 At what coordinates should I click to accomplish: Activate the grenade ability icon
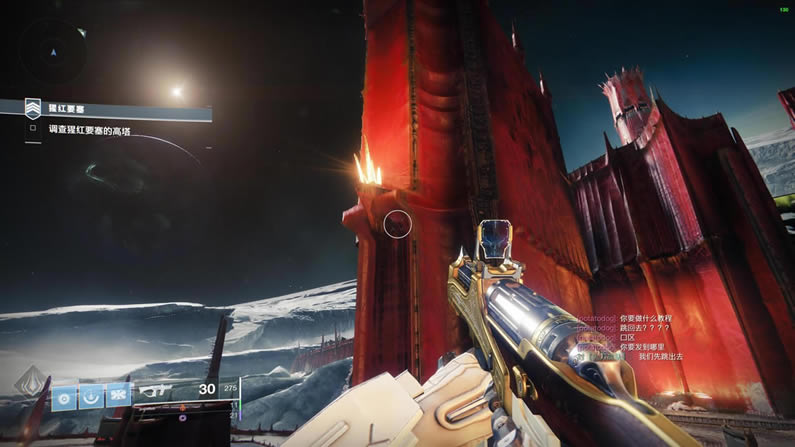[x=65, y=395]
